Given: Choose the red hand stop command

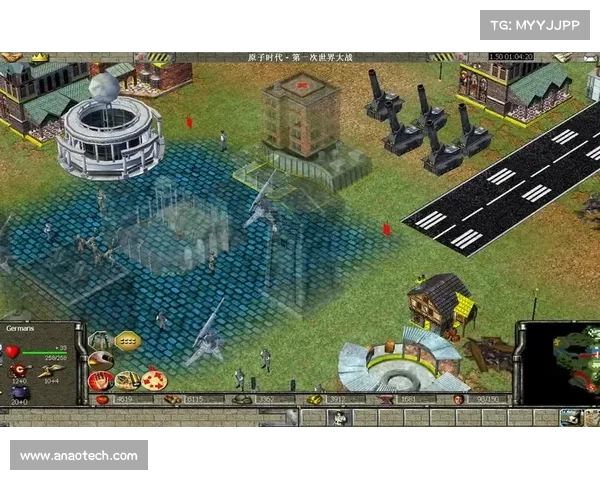Looking at the screenshot, I should [102, 380].
